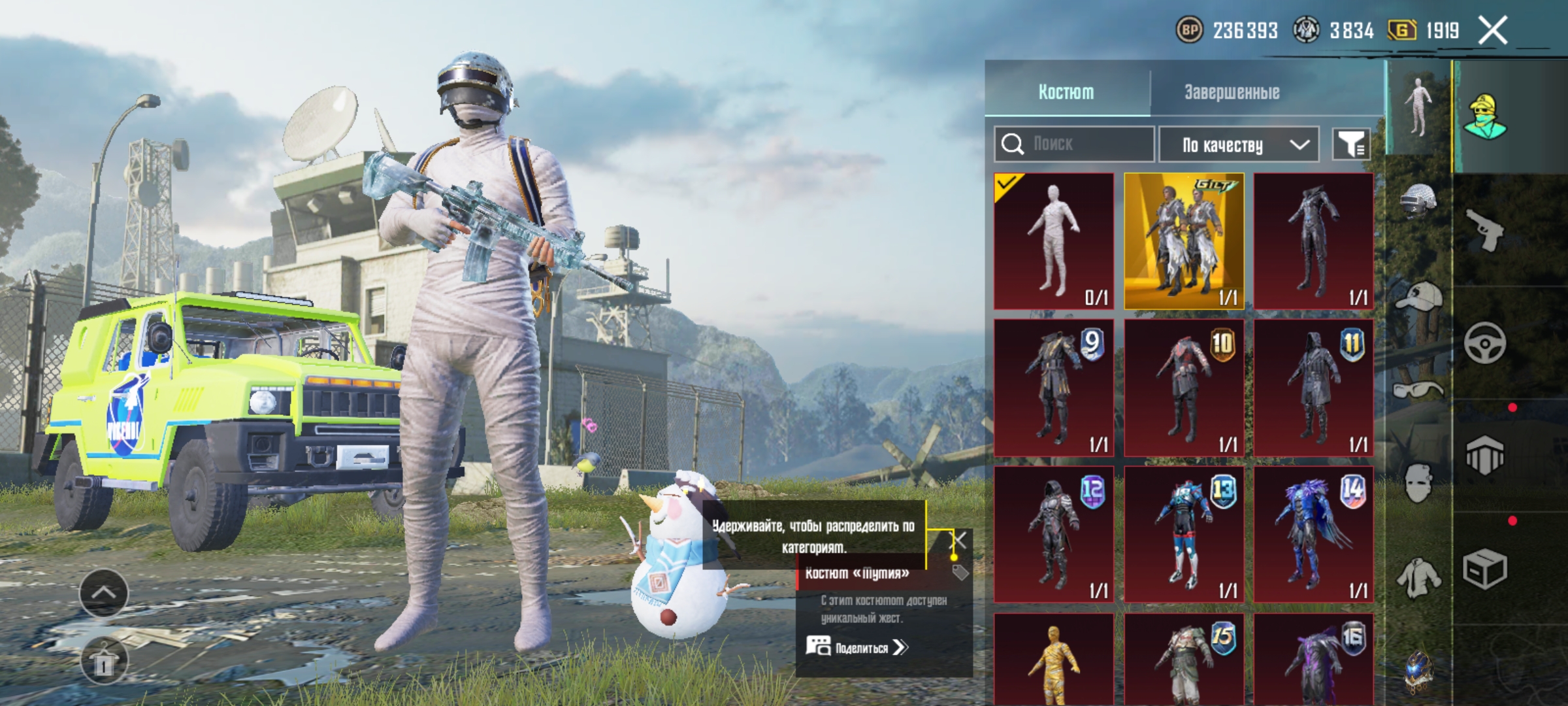Select the blue winged level 14 costume

(x=1313, y=534)
